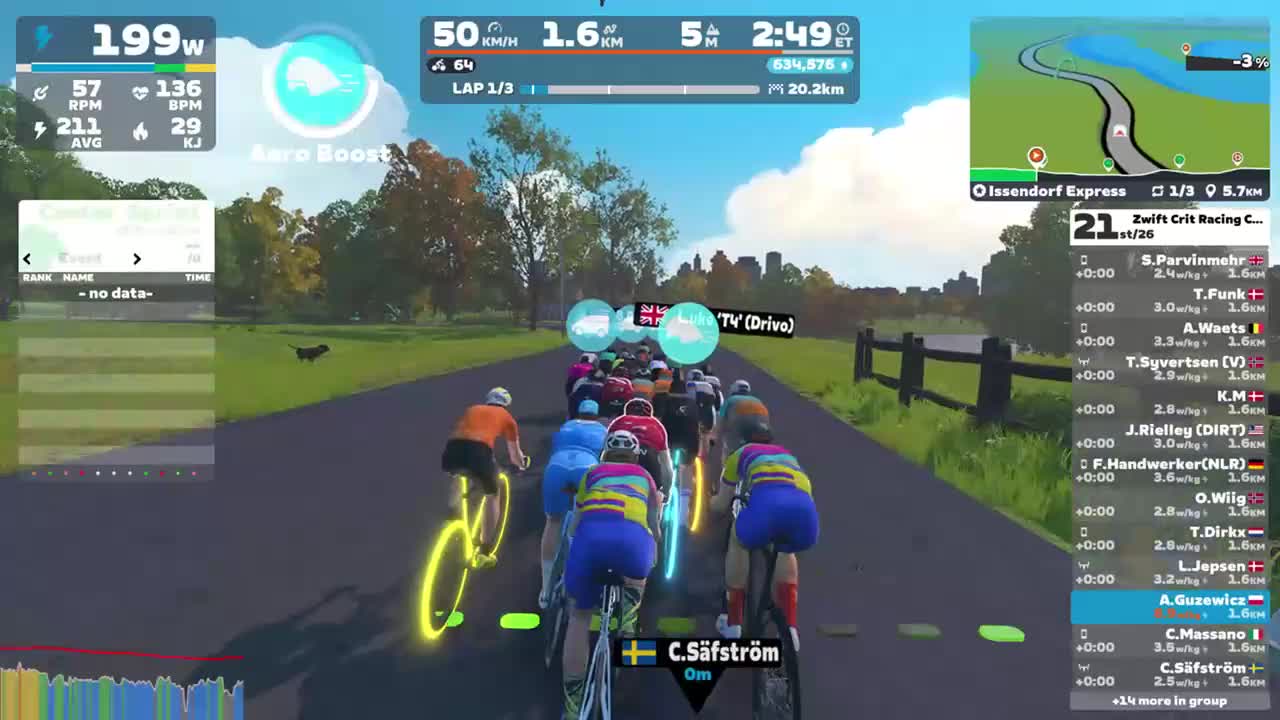Click the flame calorie burn icon
The width and height of the screenshot is (1280, 720).
tap(139, 131)
